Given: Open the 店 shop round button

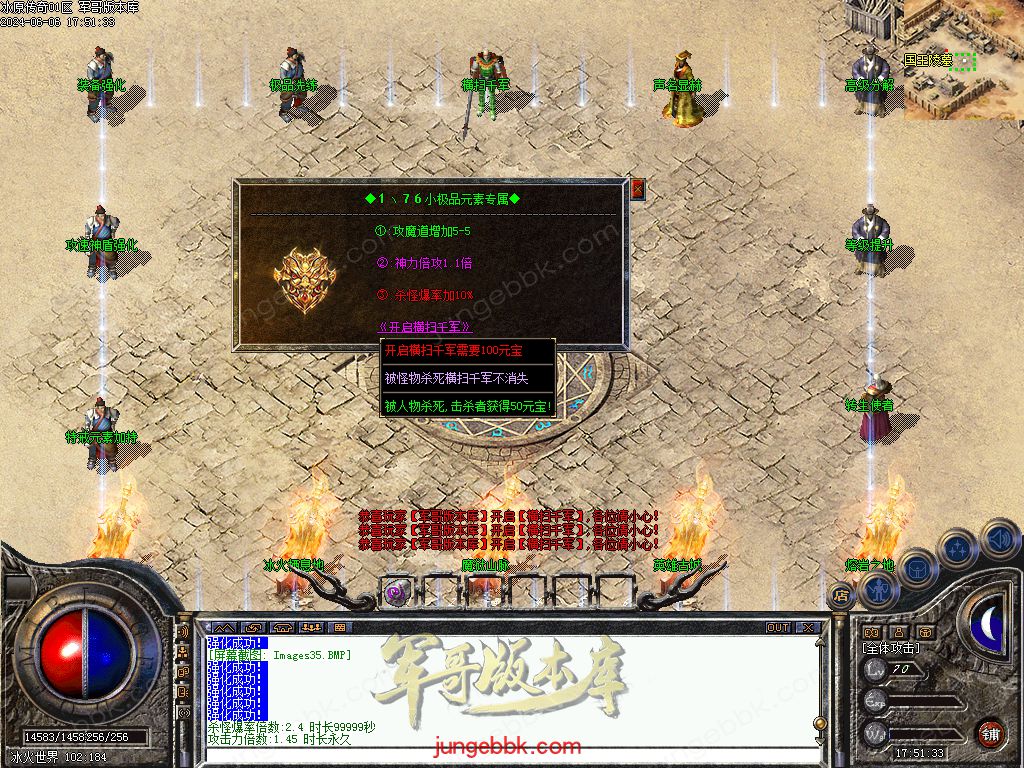Looking at the screenshot, I should pos(841,596).
